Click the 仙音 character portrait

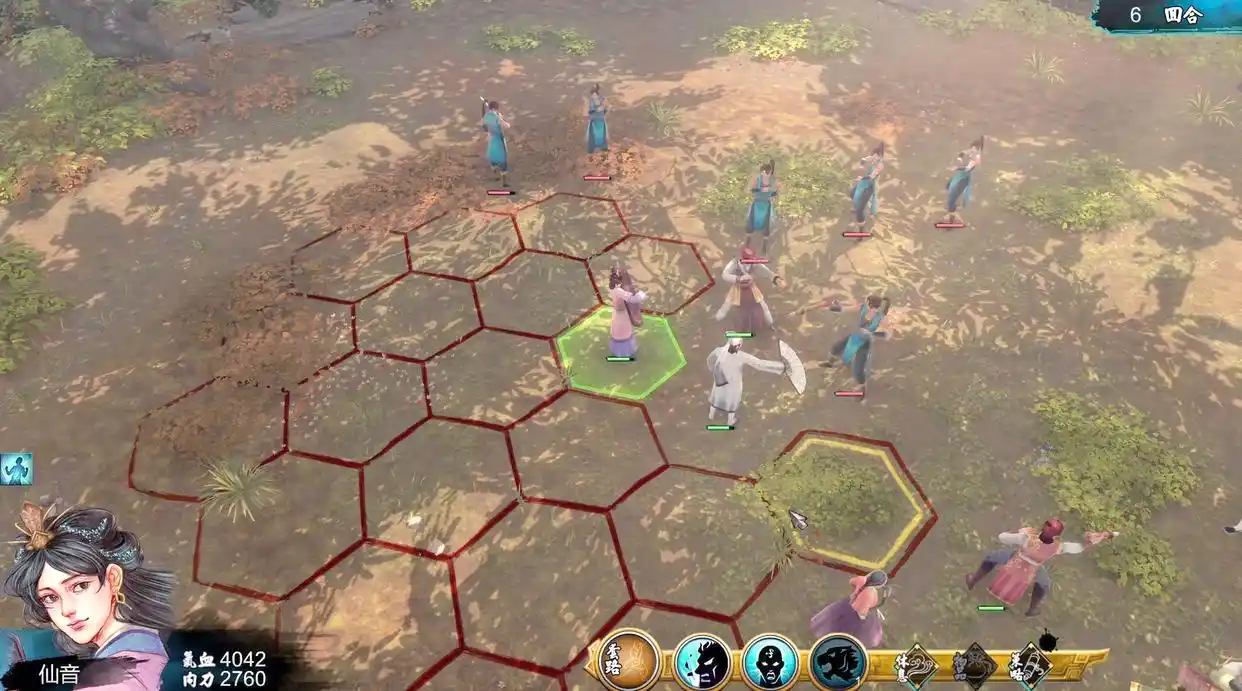85,580
